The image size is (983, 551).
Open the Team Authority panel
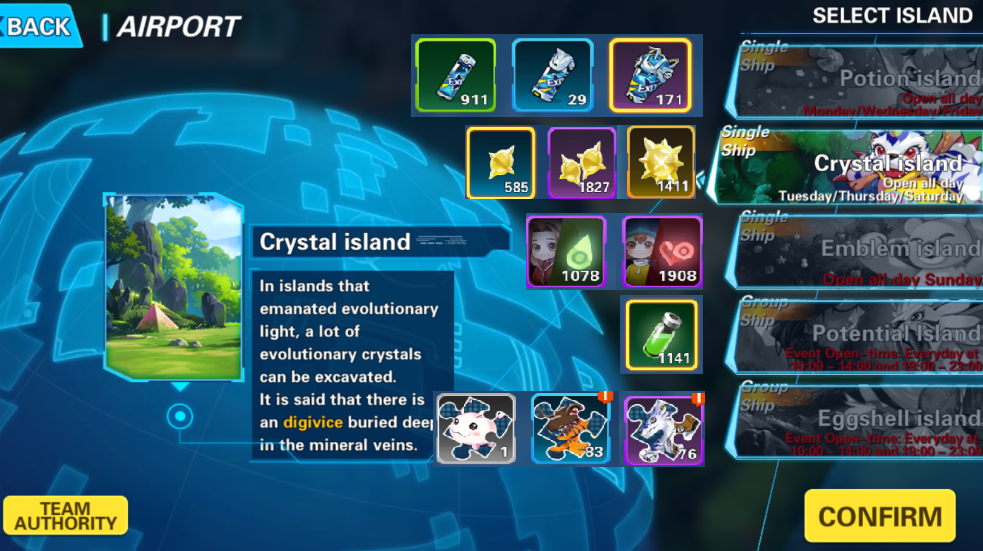[65, 515]
